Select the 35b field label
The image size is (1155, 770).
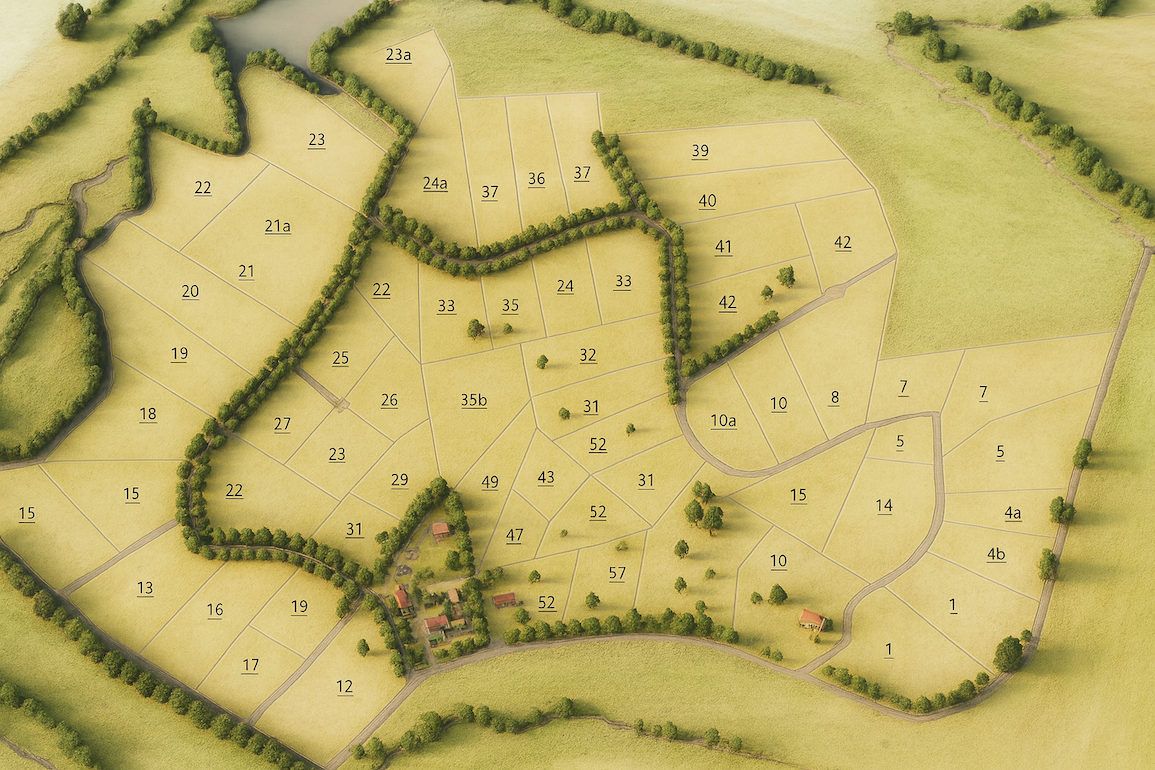click(x=474, y=401)
